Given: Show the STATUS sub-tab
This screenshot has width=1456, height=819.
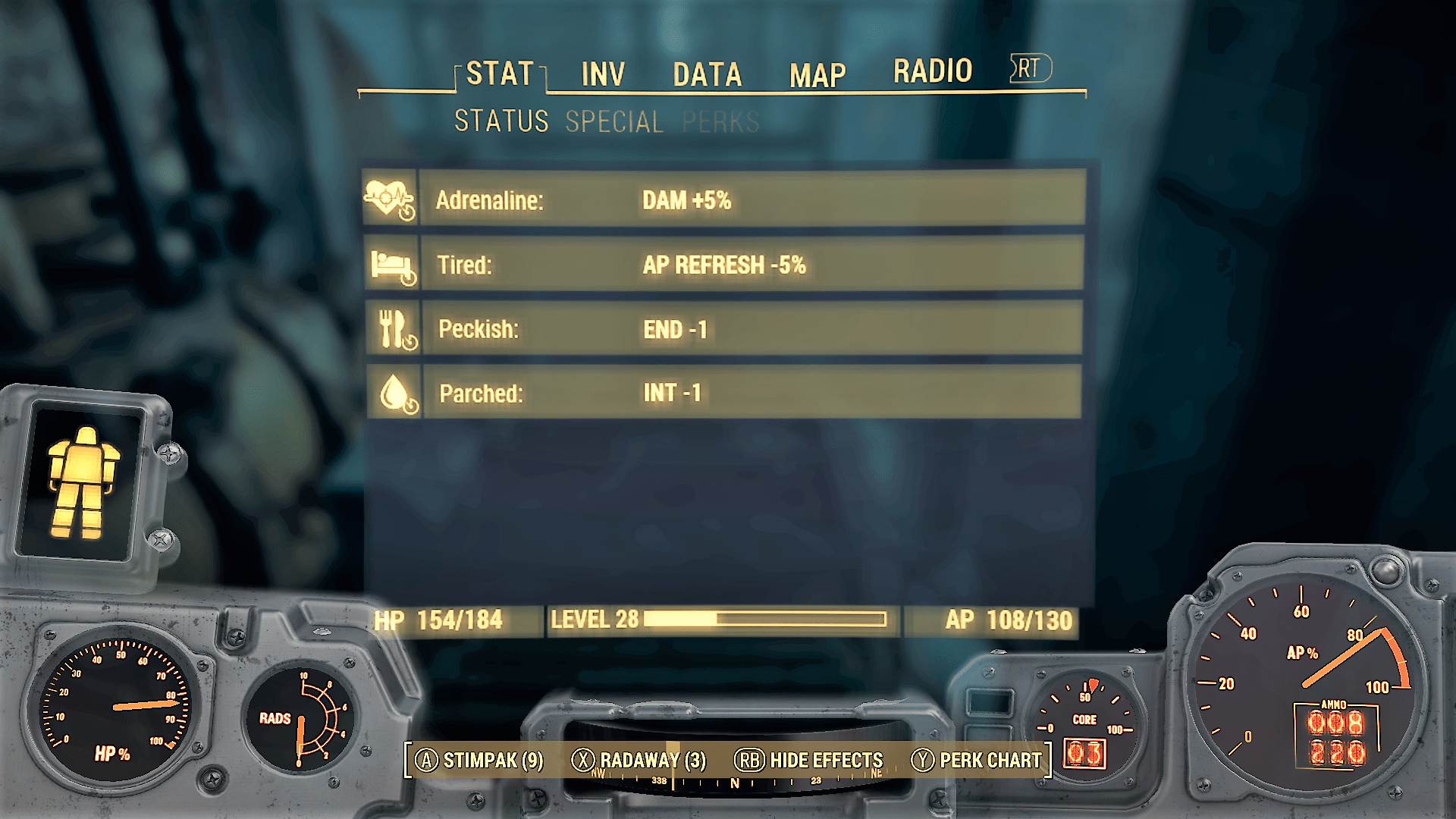Looking at the screenshot, I should coord(501,121).
